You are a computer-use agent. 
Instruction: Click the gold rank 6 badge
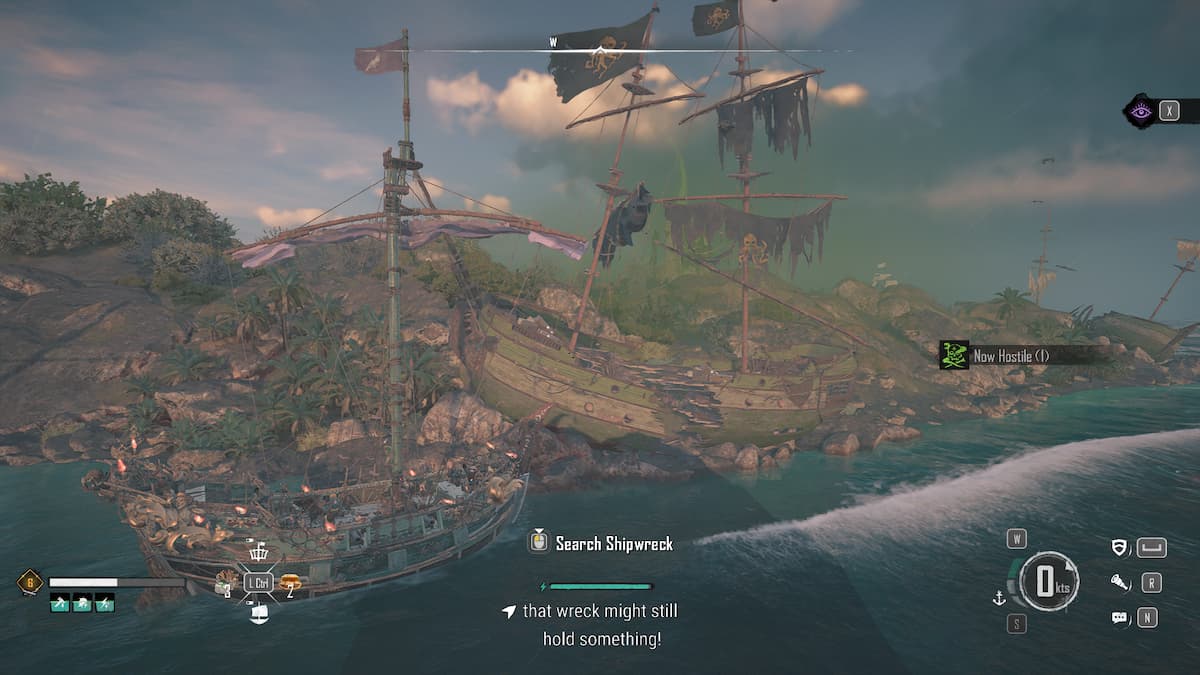pyautogui.click(x=29, y=581)
